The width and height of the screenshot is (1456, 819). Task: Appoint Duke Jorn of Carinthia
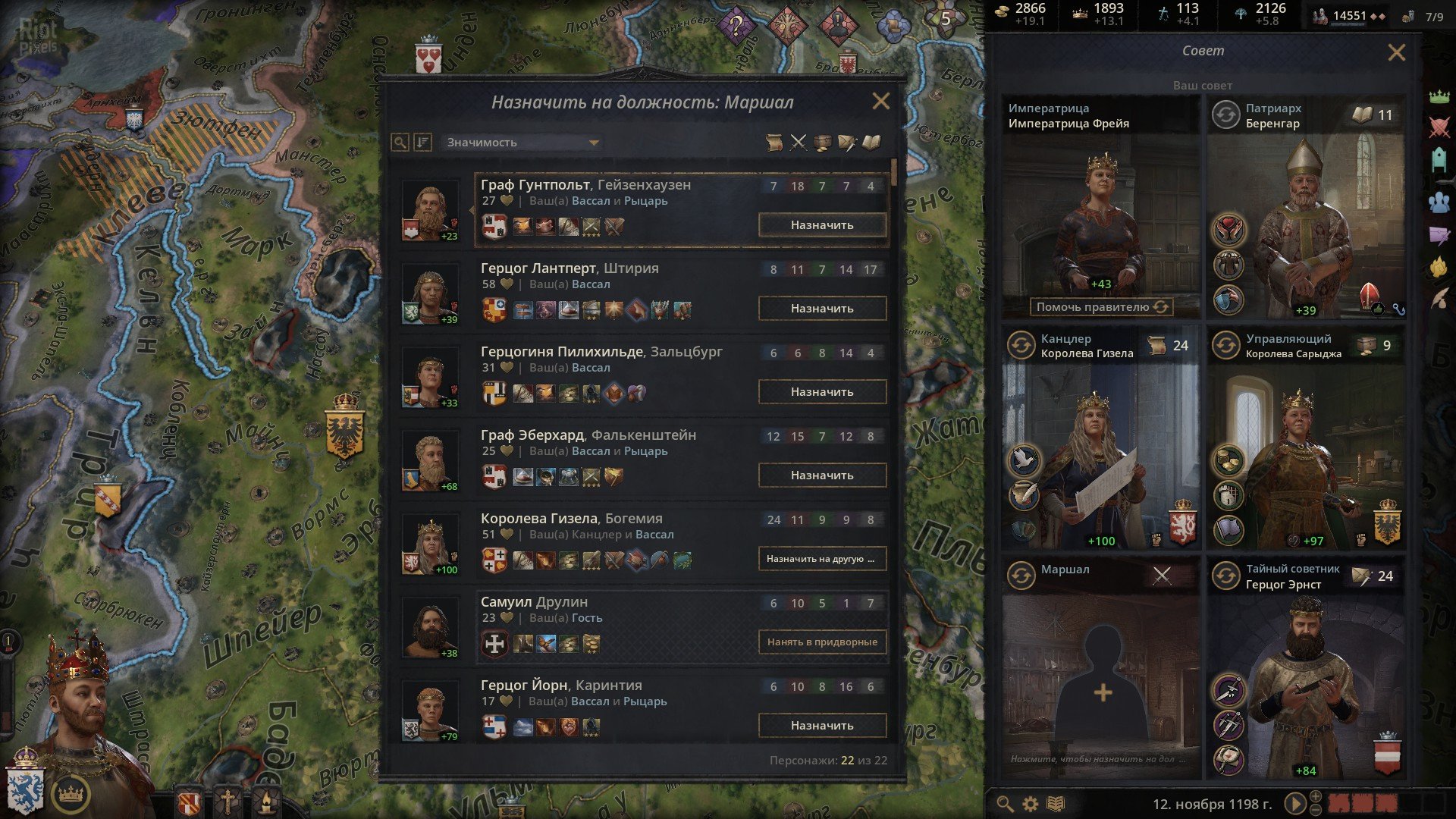822,726
